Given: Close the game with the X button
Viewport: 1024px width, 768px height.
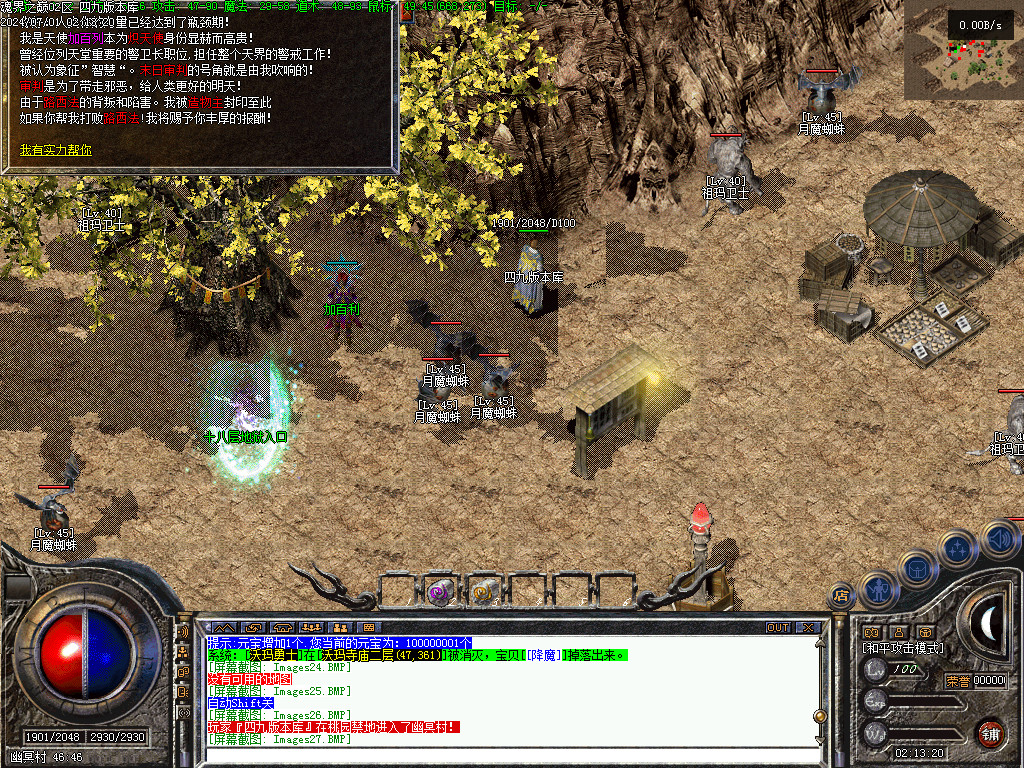Looking at the screenshot, I should point(807,627).
